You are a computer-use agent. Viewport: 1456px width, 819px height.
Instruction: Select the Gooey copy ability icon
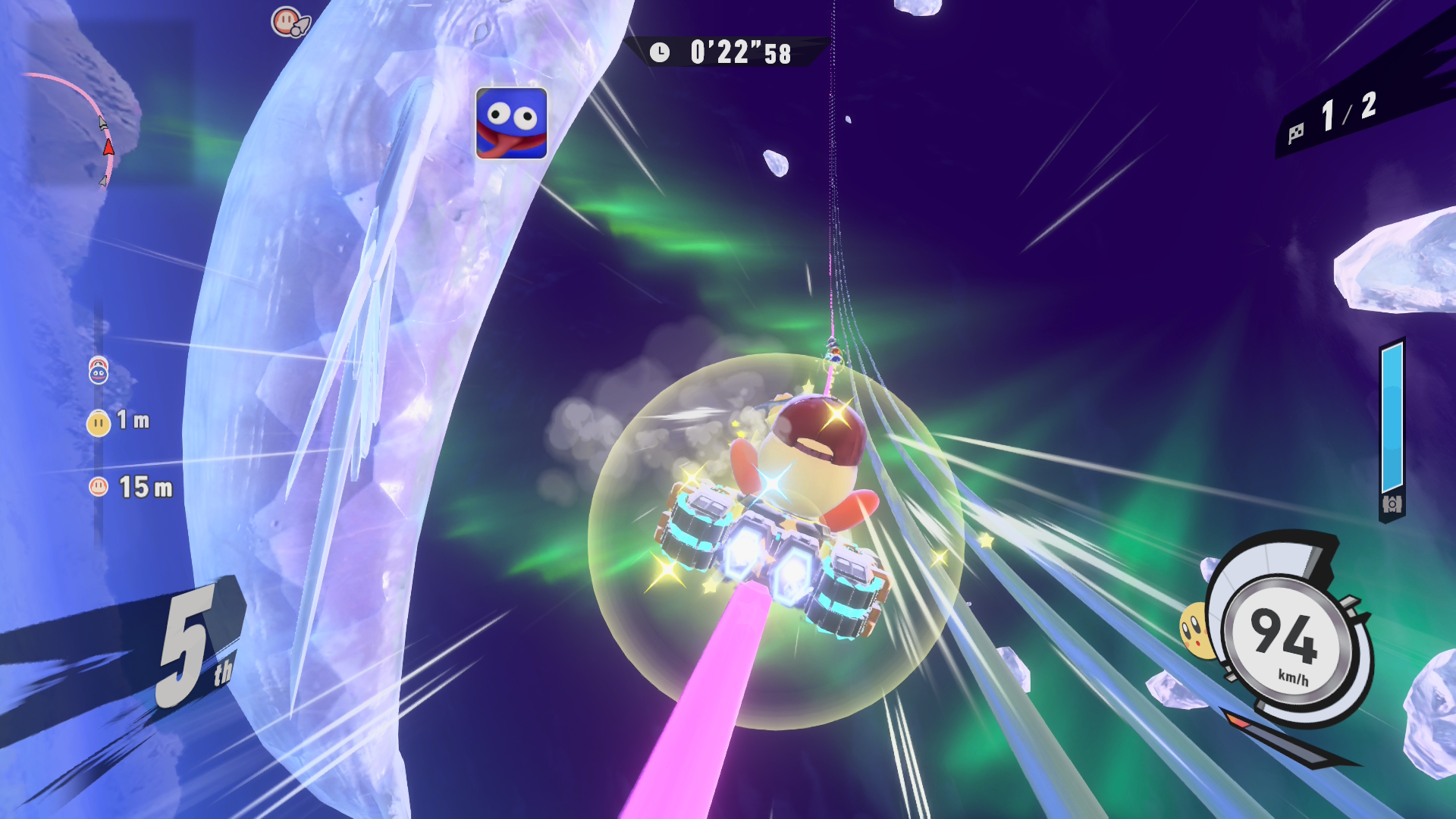pyautogui.click(x=511, y=123)
